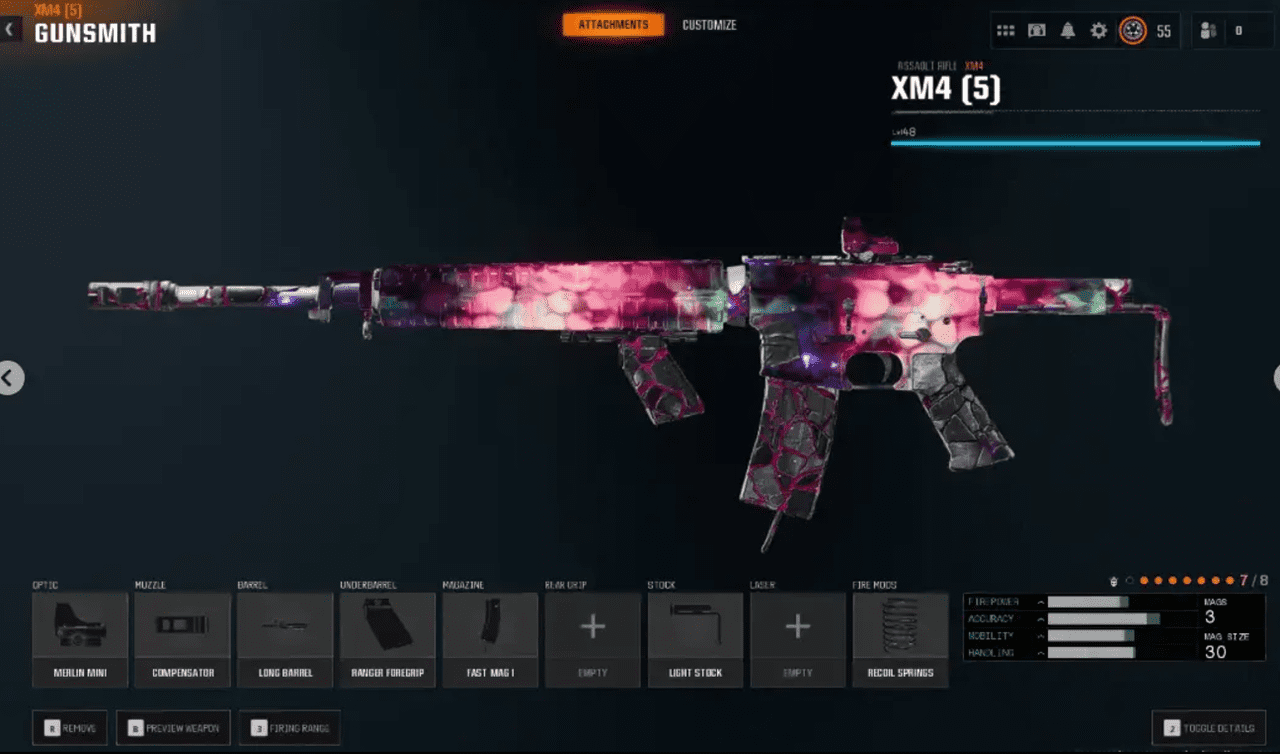The height and width of the screenshot is (754, 1280).
Task: Select the Recoil Springs fire mod slot
Action: click(x=900, y=638)
